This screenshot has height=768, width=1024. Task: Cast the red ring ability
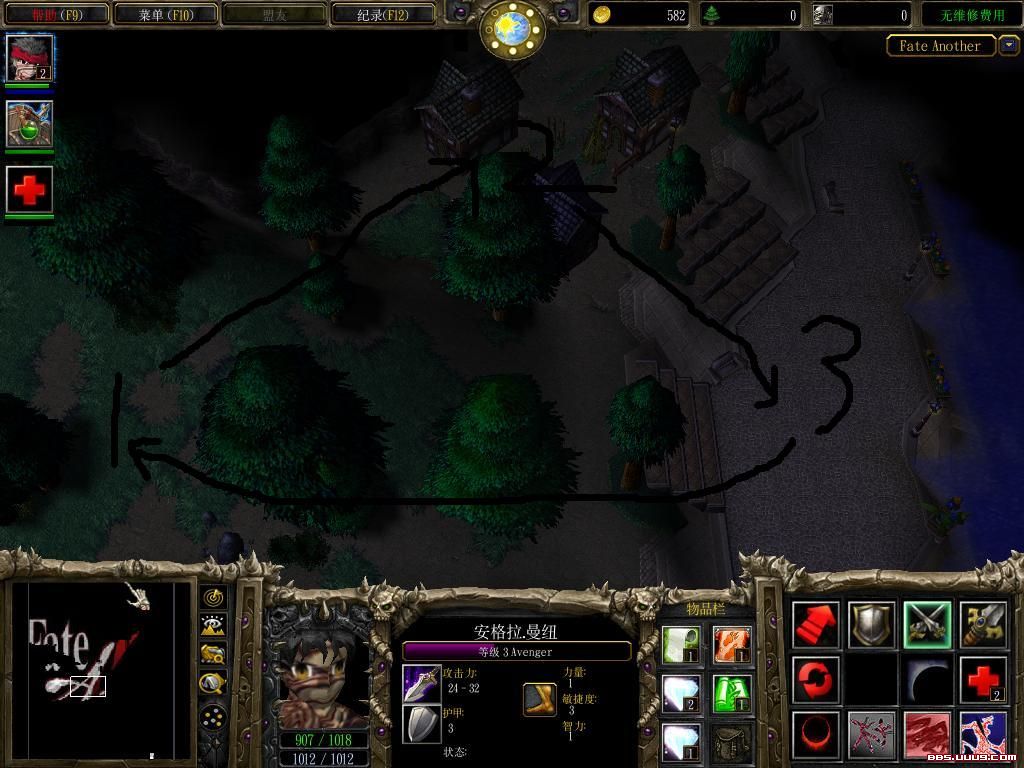pyautogui.click(x=816, y=735)
